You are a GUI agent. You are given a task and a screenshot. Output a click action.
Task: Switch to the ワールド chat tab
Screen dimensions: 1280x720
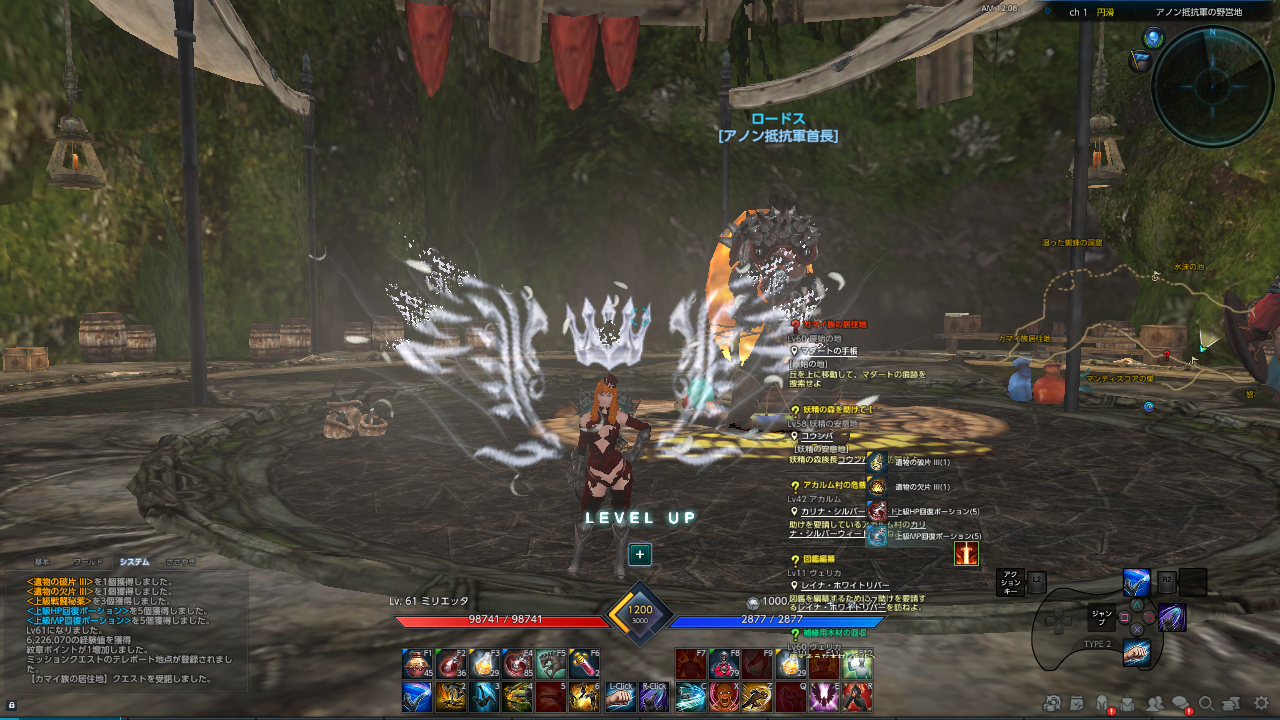[88, 561]
